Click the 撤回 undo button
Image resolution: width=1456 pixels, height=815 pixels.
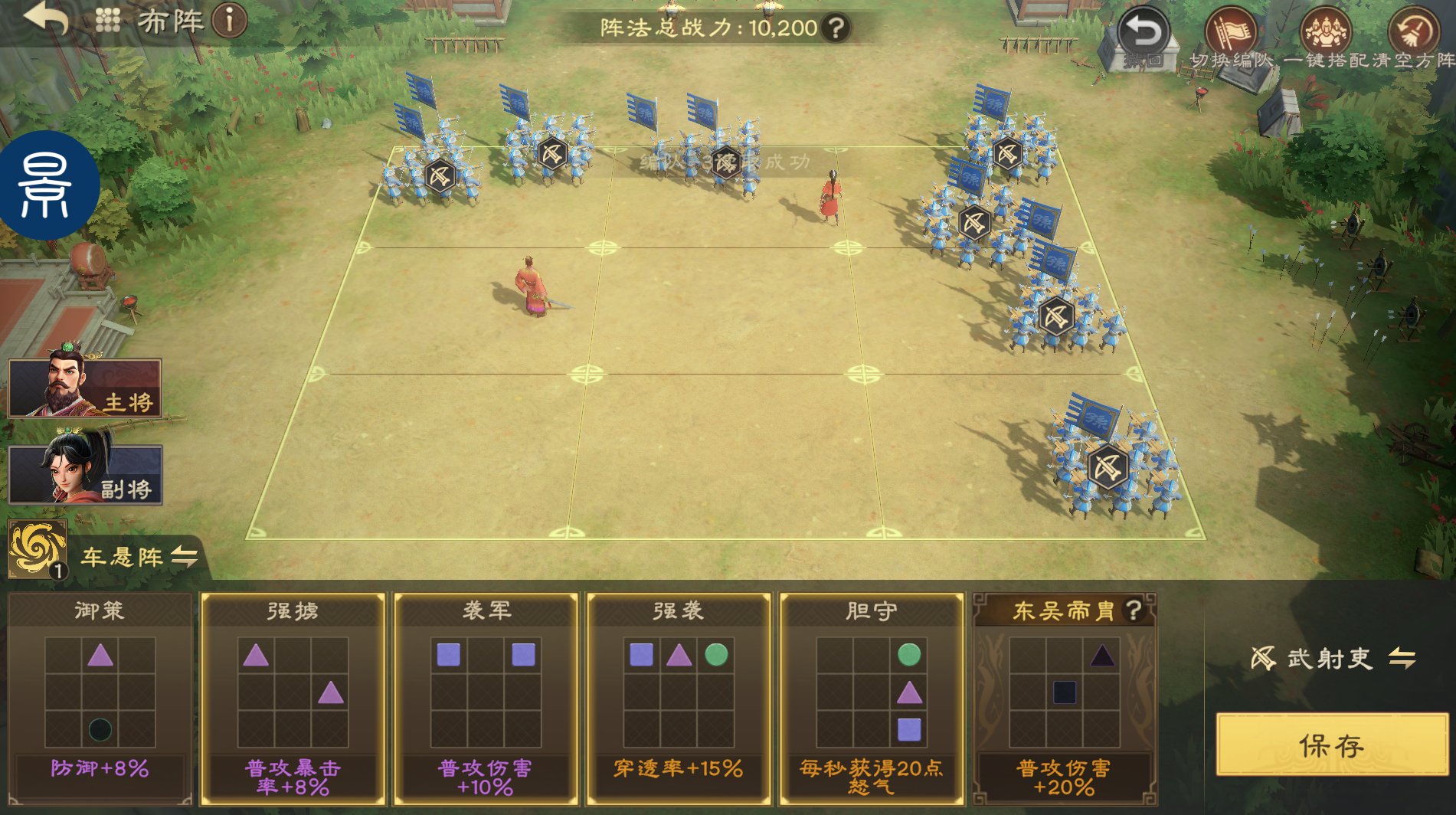point(1144,37)
